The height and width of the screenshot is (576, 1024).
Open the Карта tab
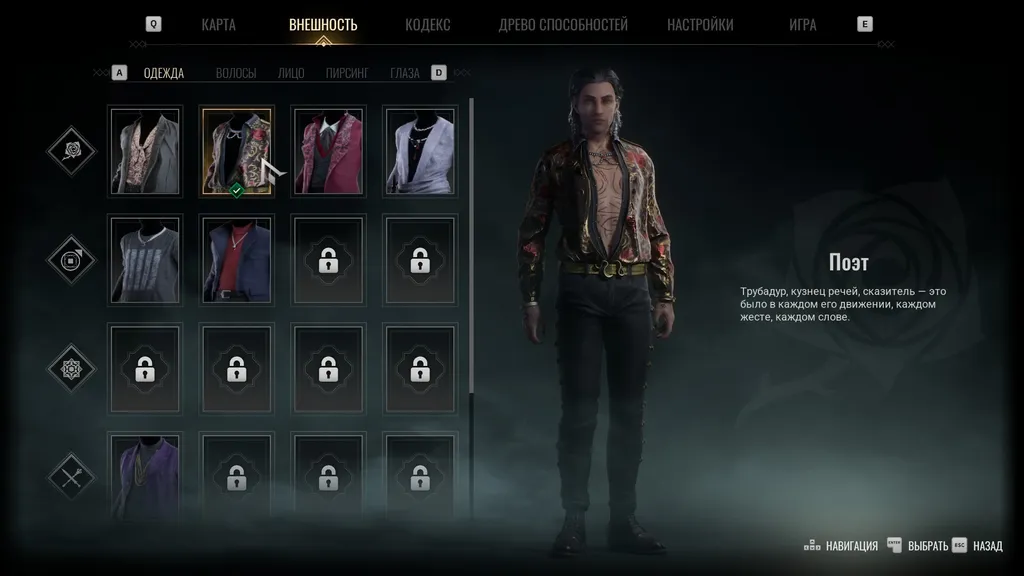coord(218,25)
